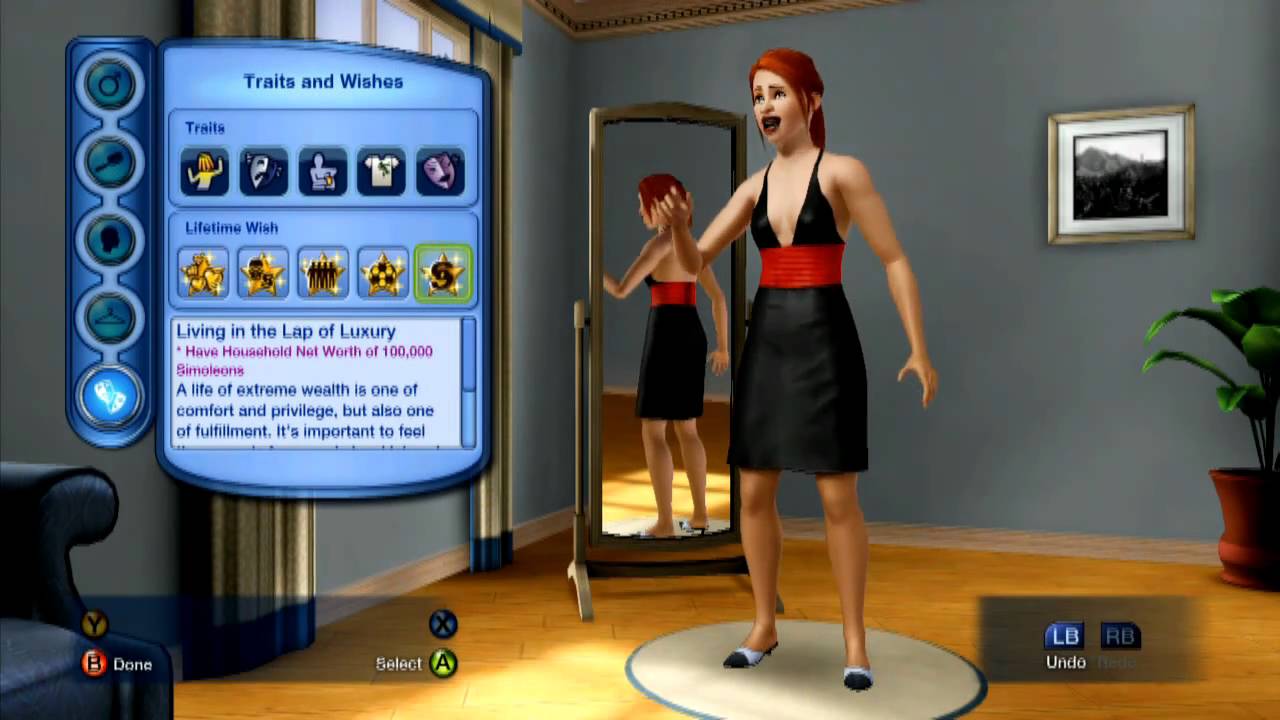1280x720 pixels.
Task: Choose the skull star Lifetime Wish
Action: (x=262, y=272)
